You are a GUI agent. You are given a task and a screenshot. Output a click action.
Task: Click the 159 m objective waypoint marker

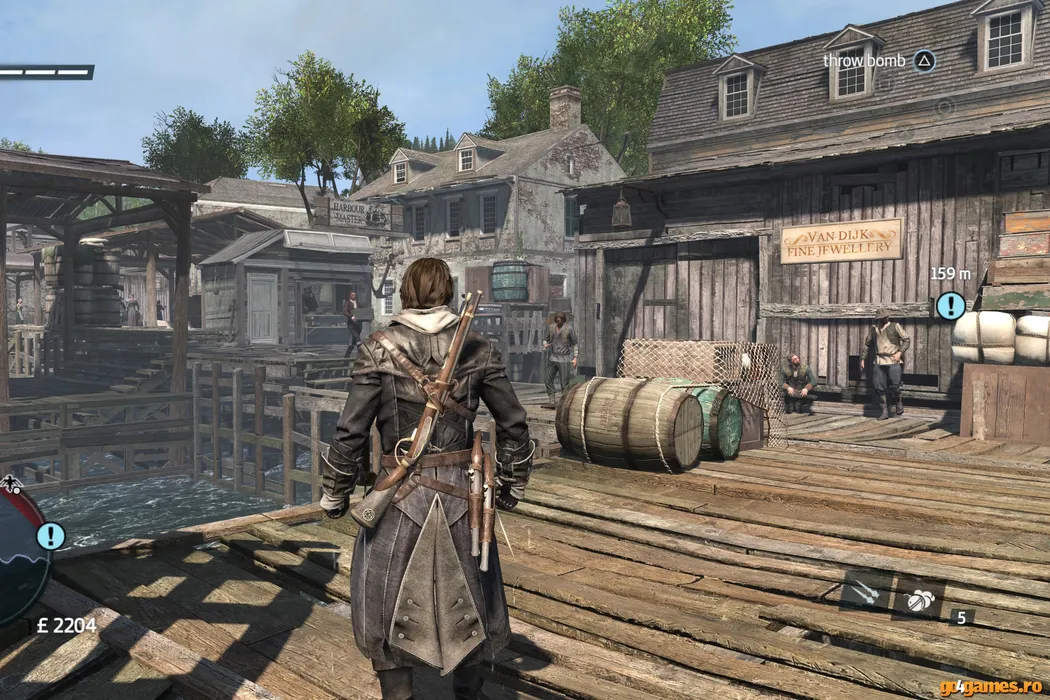(950, 305)
